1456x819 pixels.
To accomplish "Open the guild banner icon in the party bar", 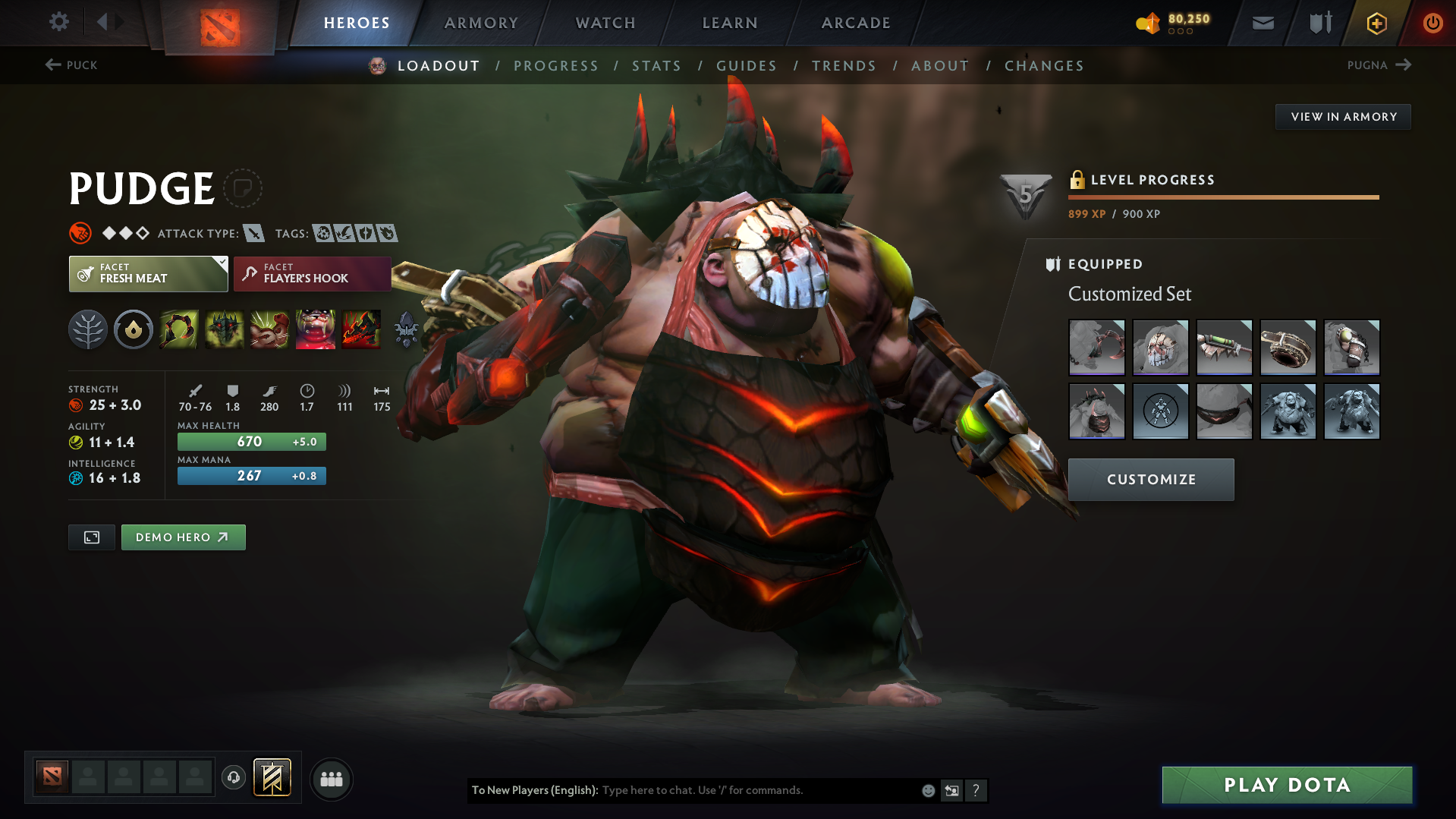I will pos(271,777).
